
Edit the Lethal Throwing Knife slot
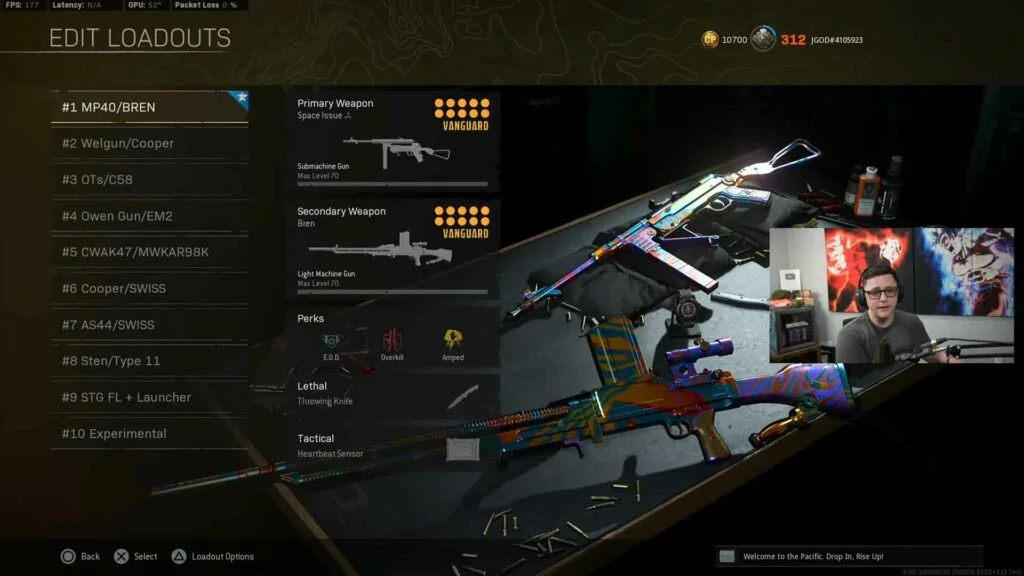coord(392,394)
